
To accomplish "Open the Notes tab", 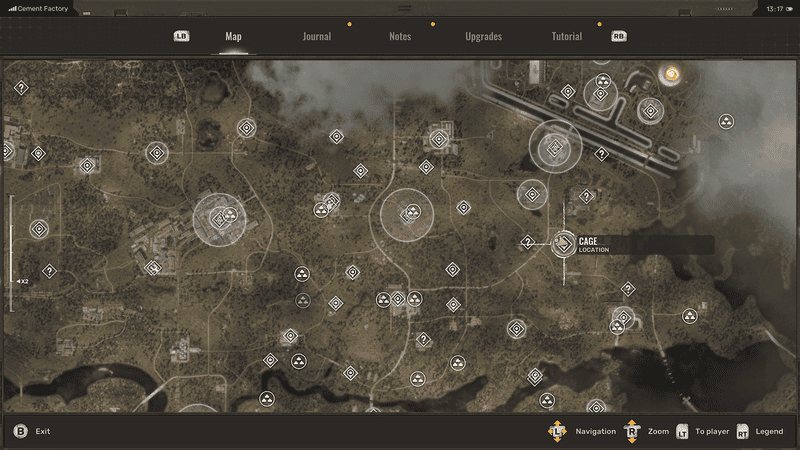I will [400, 37].
